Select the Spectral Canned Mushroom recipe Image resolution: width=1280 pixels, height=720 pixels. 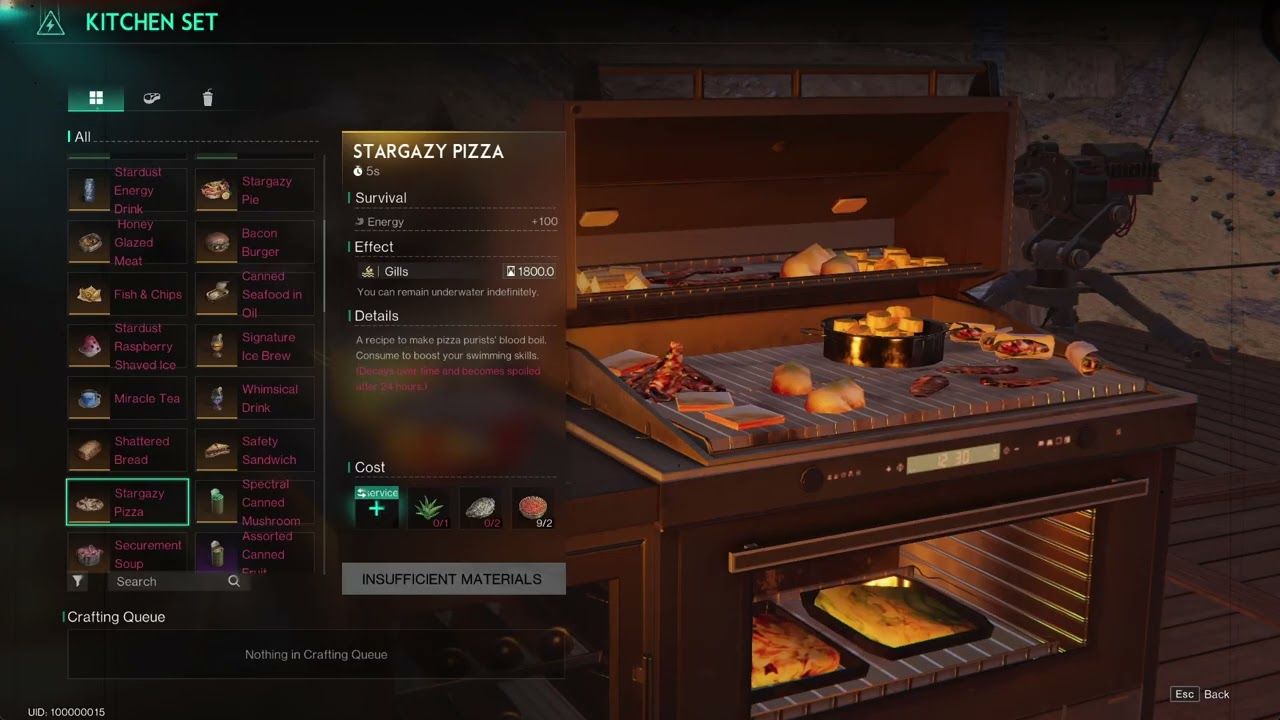pyautogui.click(x=255, y=502)
